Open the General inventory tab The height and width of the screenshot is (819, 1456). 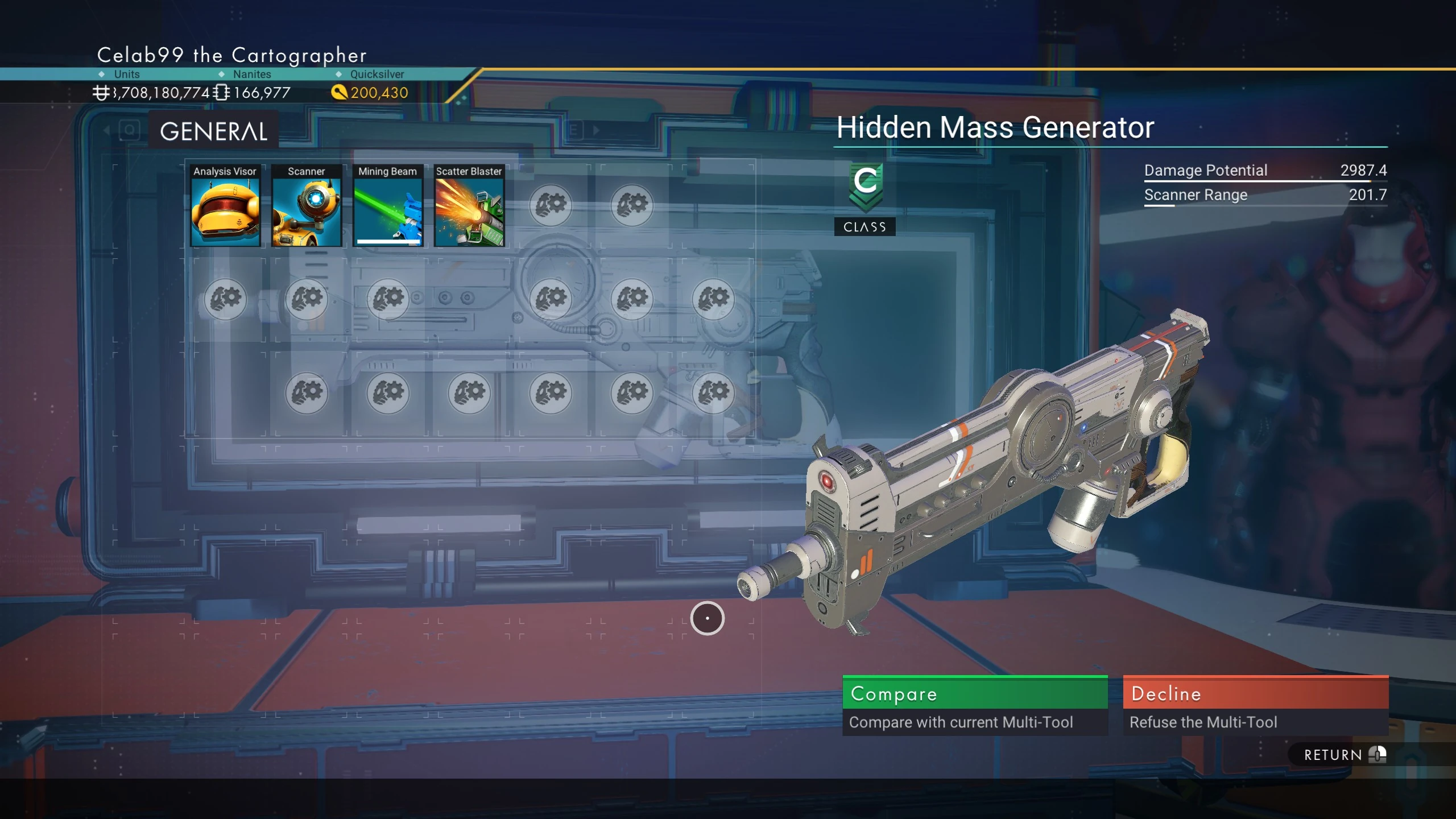pos(214,131)
